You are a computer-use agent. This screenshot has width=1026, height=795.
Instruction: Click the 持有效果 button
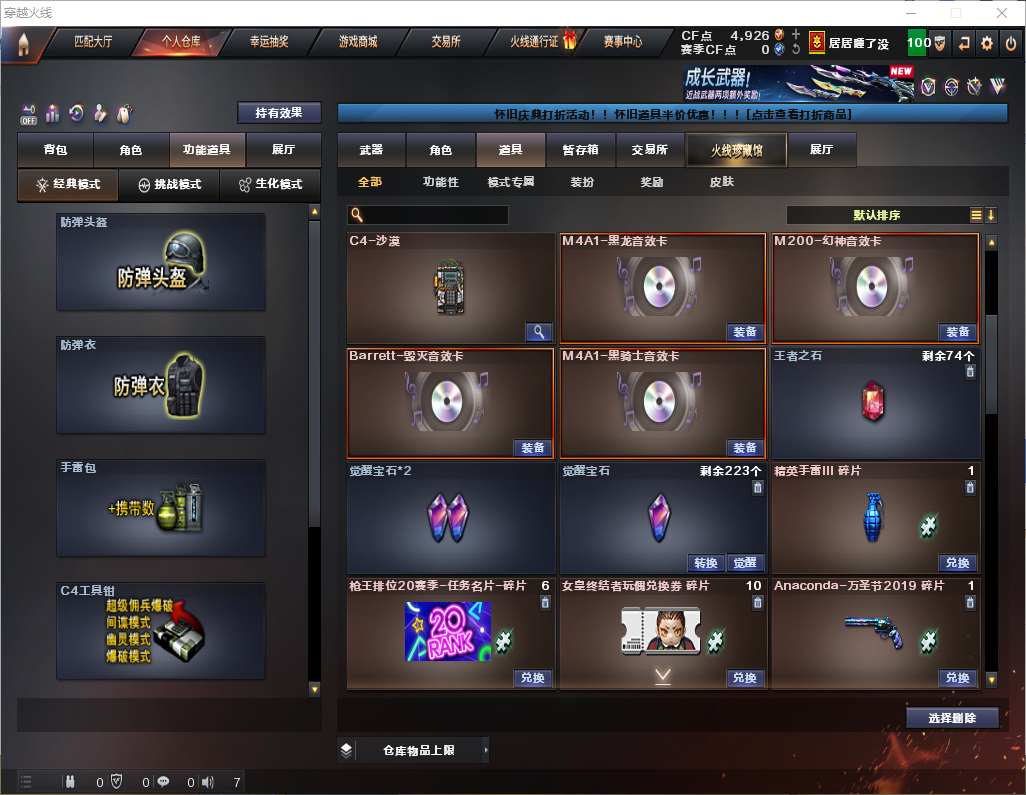(x=278, y=113)
